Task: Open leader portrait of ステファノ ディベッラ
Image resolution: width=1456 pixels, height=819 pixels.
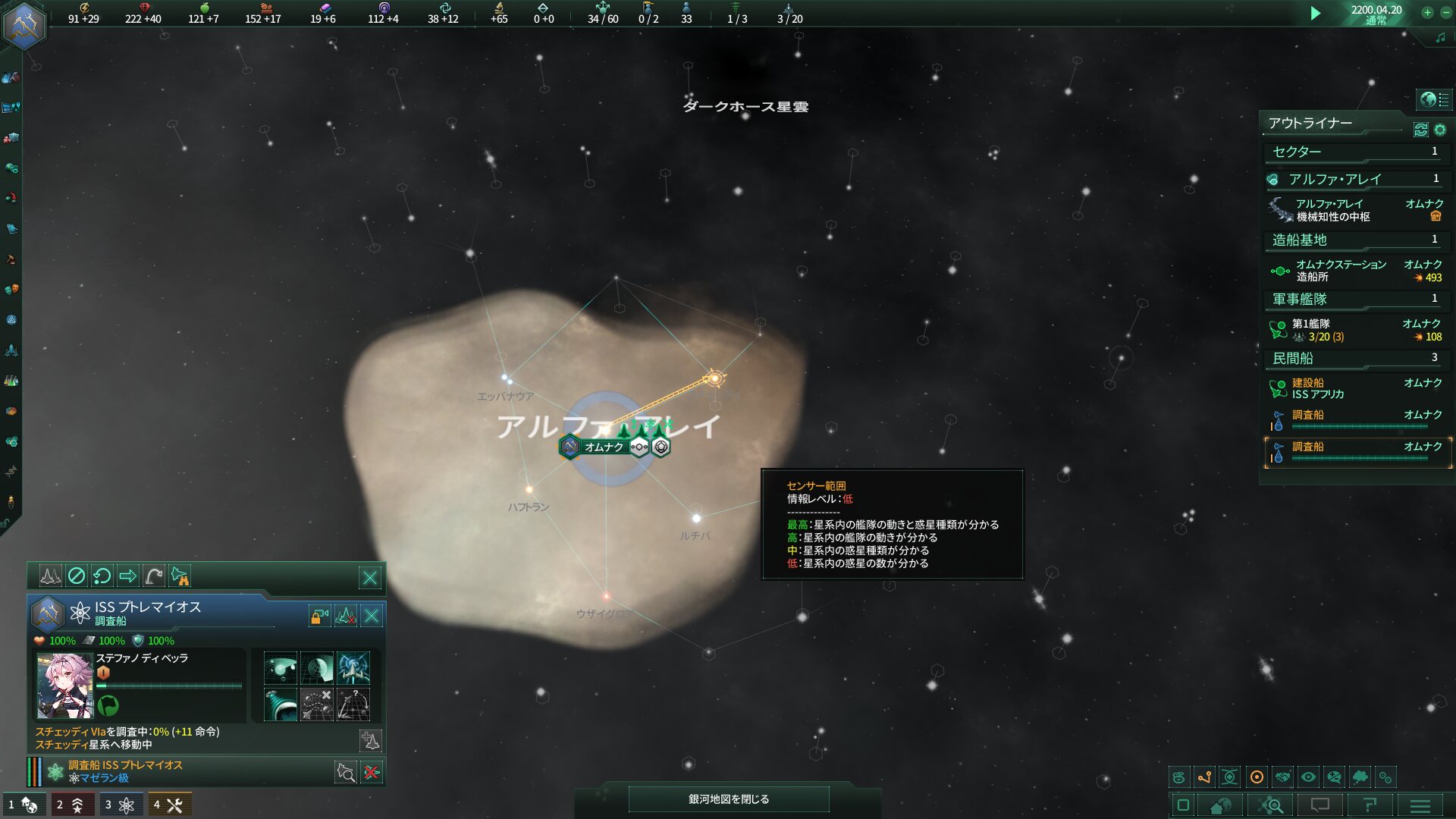Action: (64, 686)
